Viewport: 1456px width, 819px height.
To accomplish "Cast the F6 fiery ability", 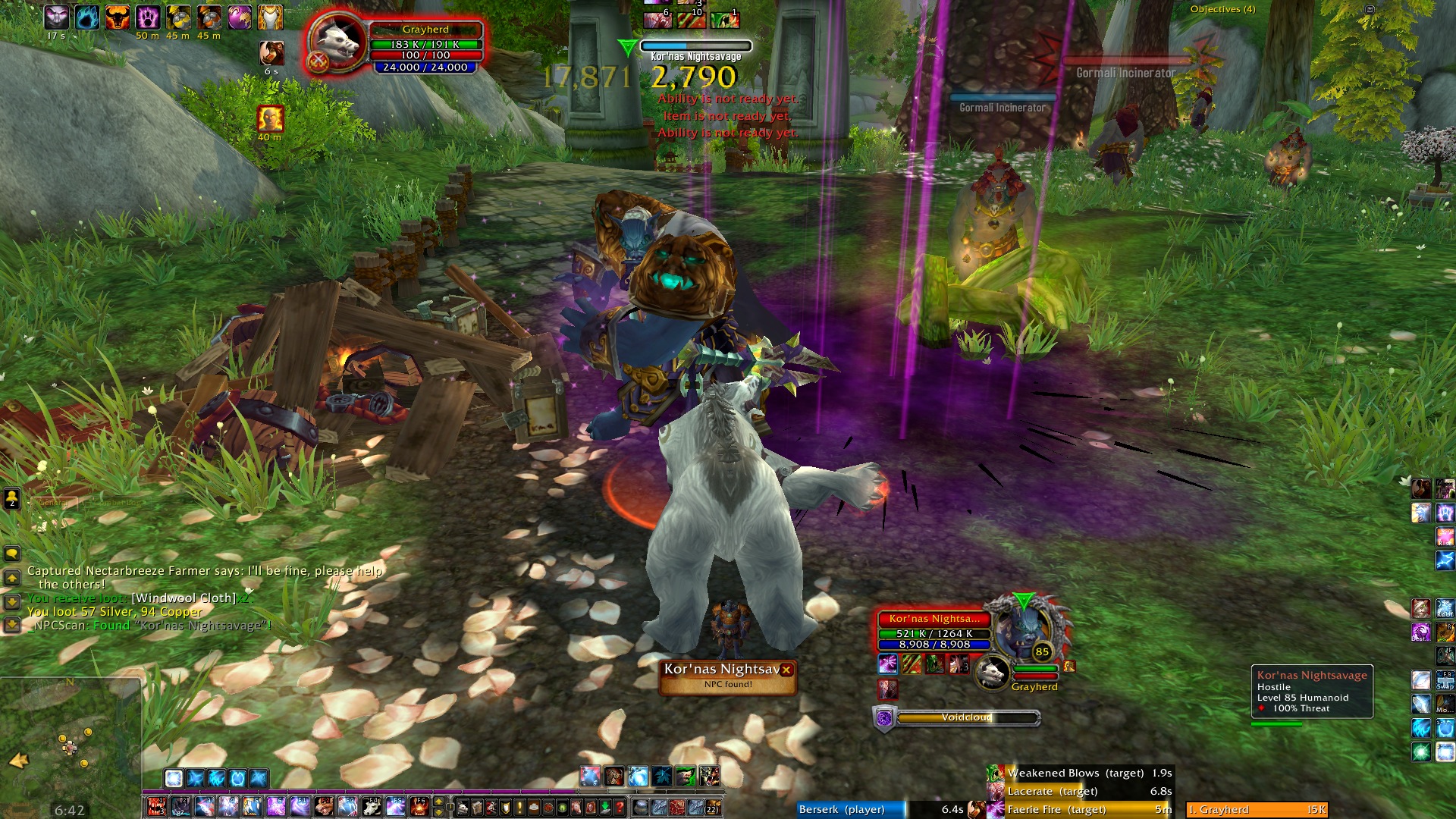I will coord(419,807).
